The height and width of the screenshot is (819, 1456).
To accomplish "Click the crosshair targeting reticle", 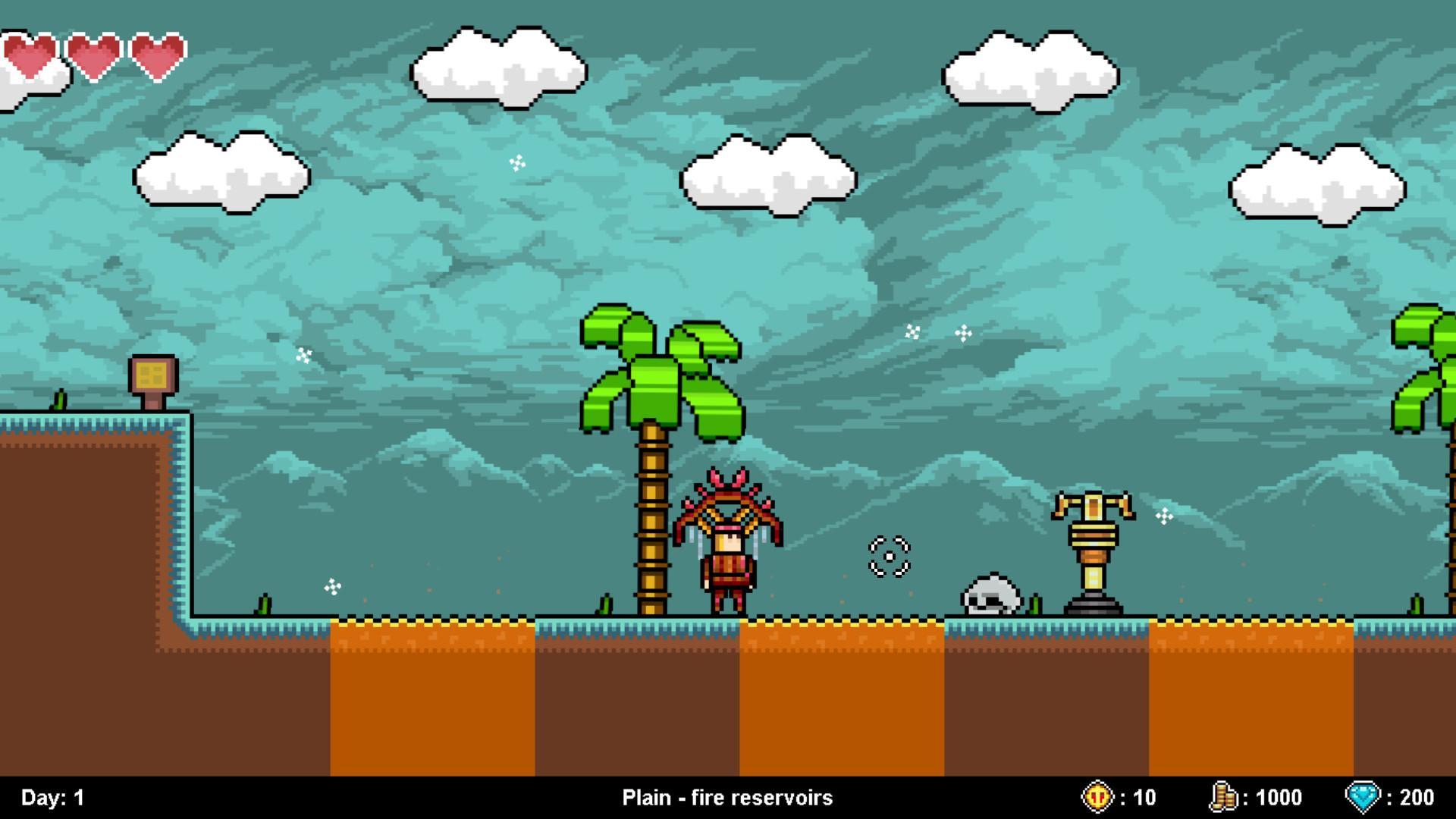I will (887, 557).
